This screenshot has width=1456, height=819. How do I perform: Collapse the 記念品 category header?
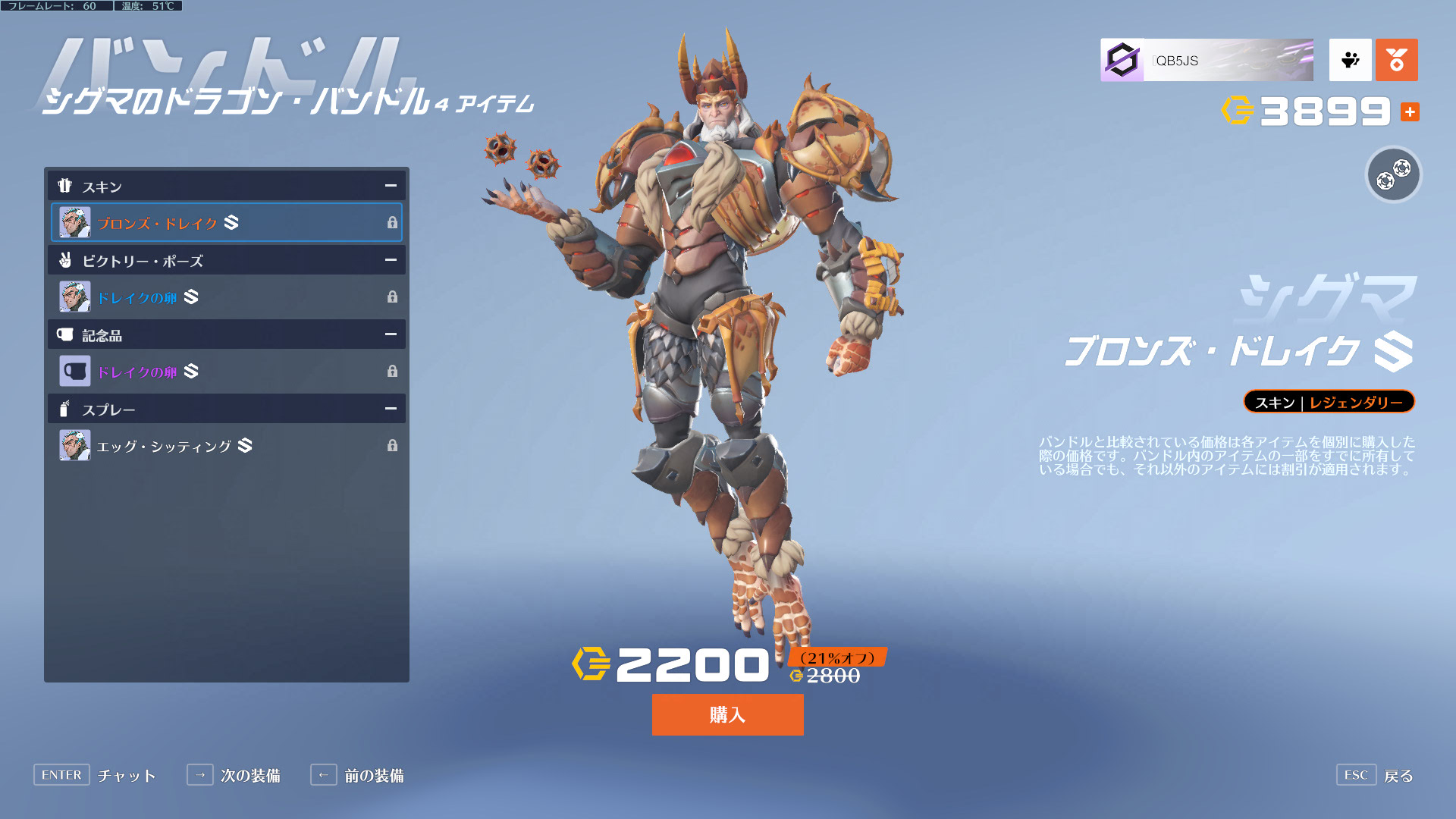tap(391, 334)
